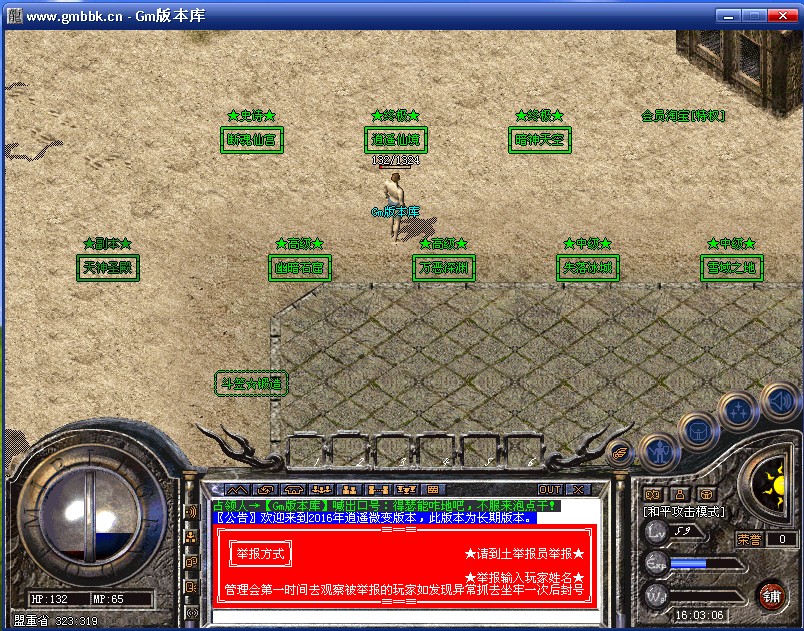Minimize the game window

tap(727, 15)
